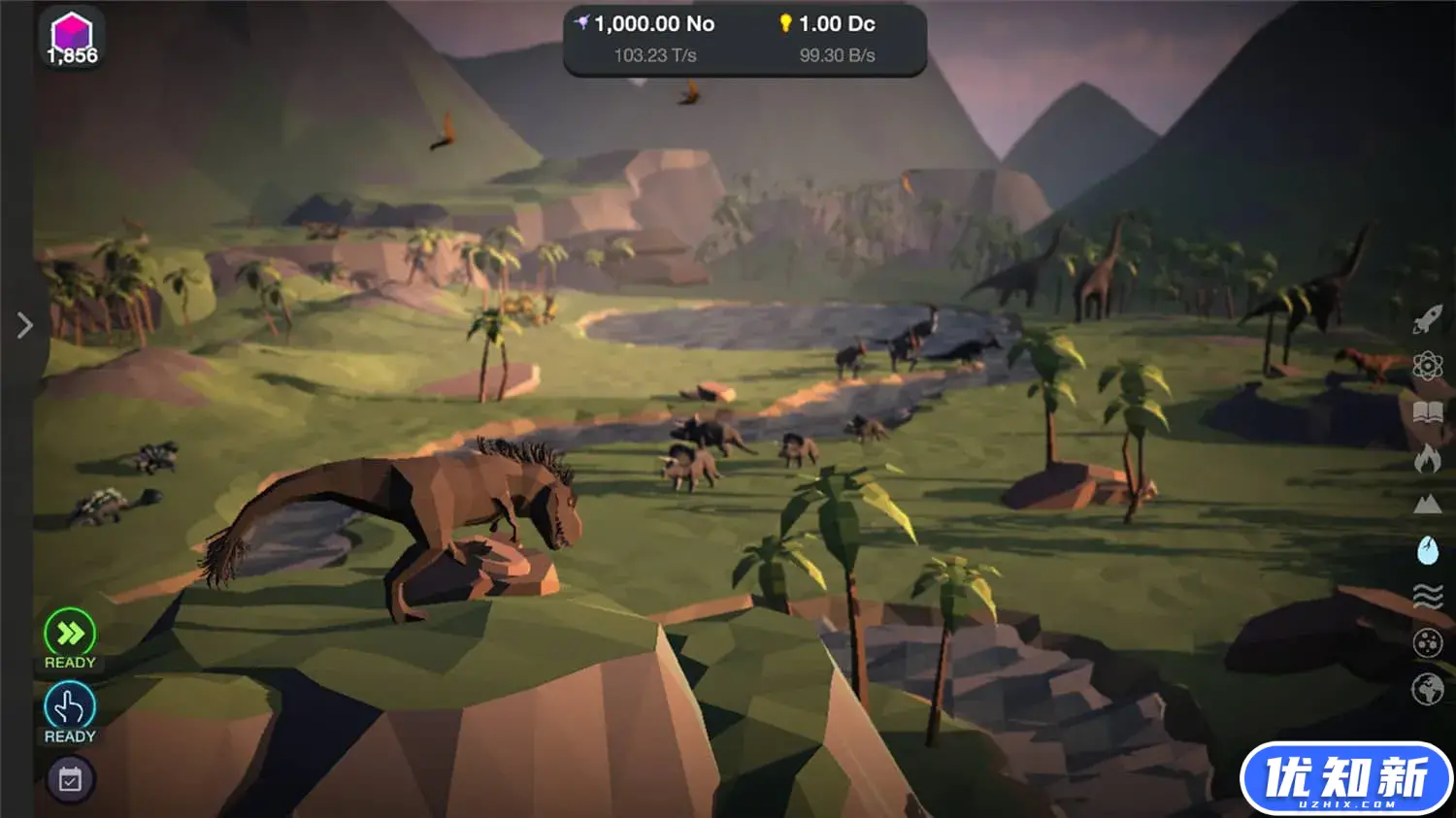1456x818 pixels.
Task: Select the highlighted blue egg icon
Action: click(x=1427, y=550)
